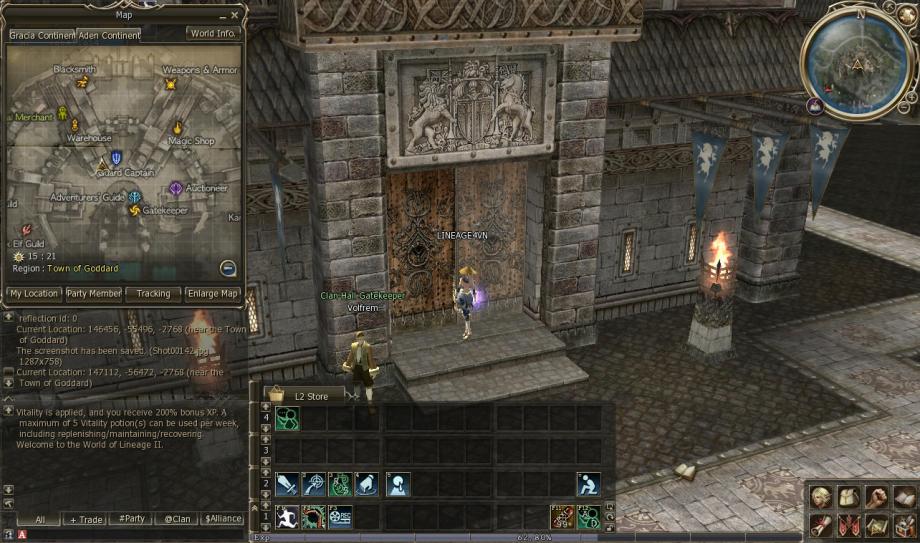Viewport: 920px width, 543px height.
Task: Select the Gatekeeper marker on the map
Action: click(136, 210)
